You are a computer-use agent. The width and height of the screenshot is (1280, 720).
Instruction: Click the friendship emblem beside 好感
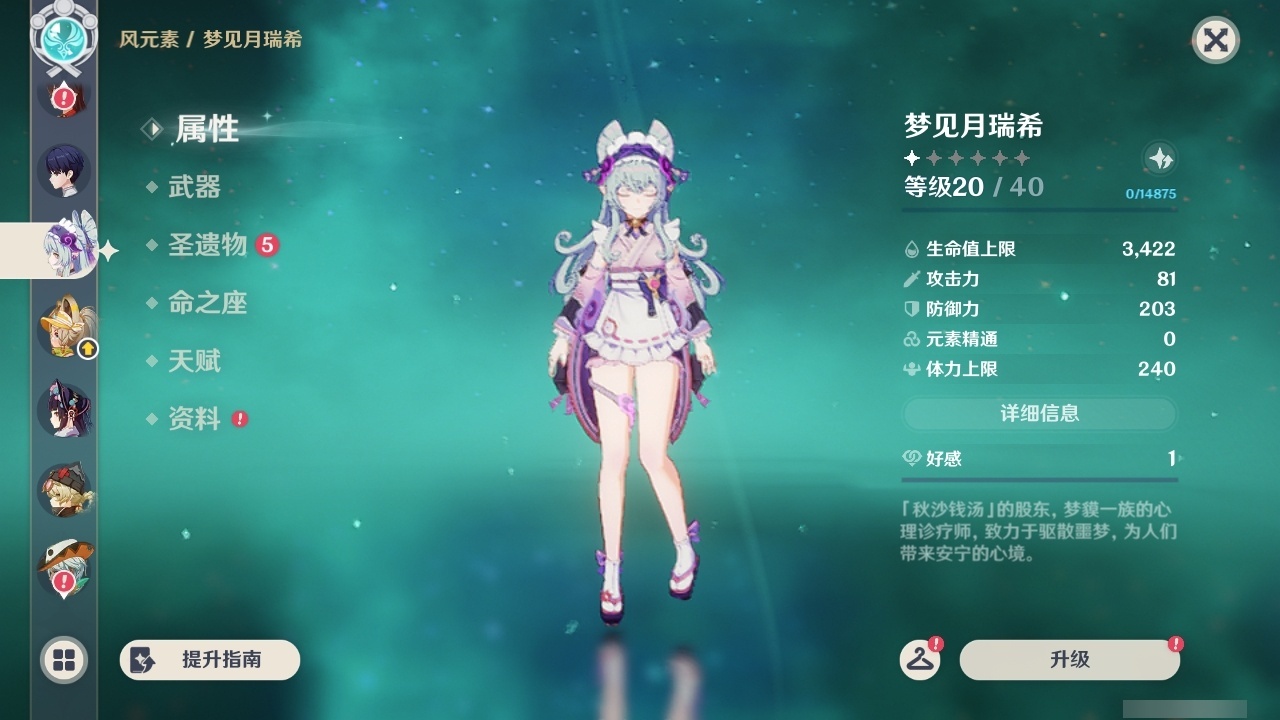911,458
